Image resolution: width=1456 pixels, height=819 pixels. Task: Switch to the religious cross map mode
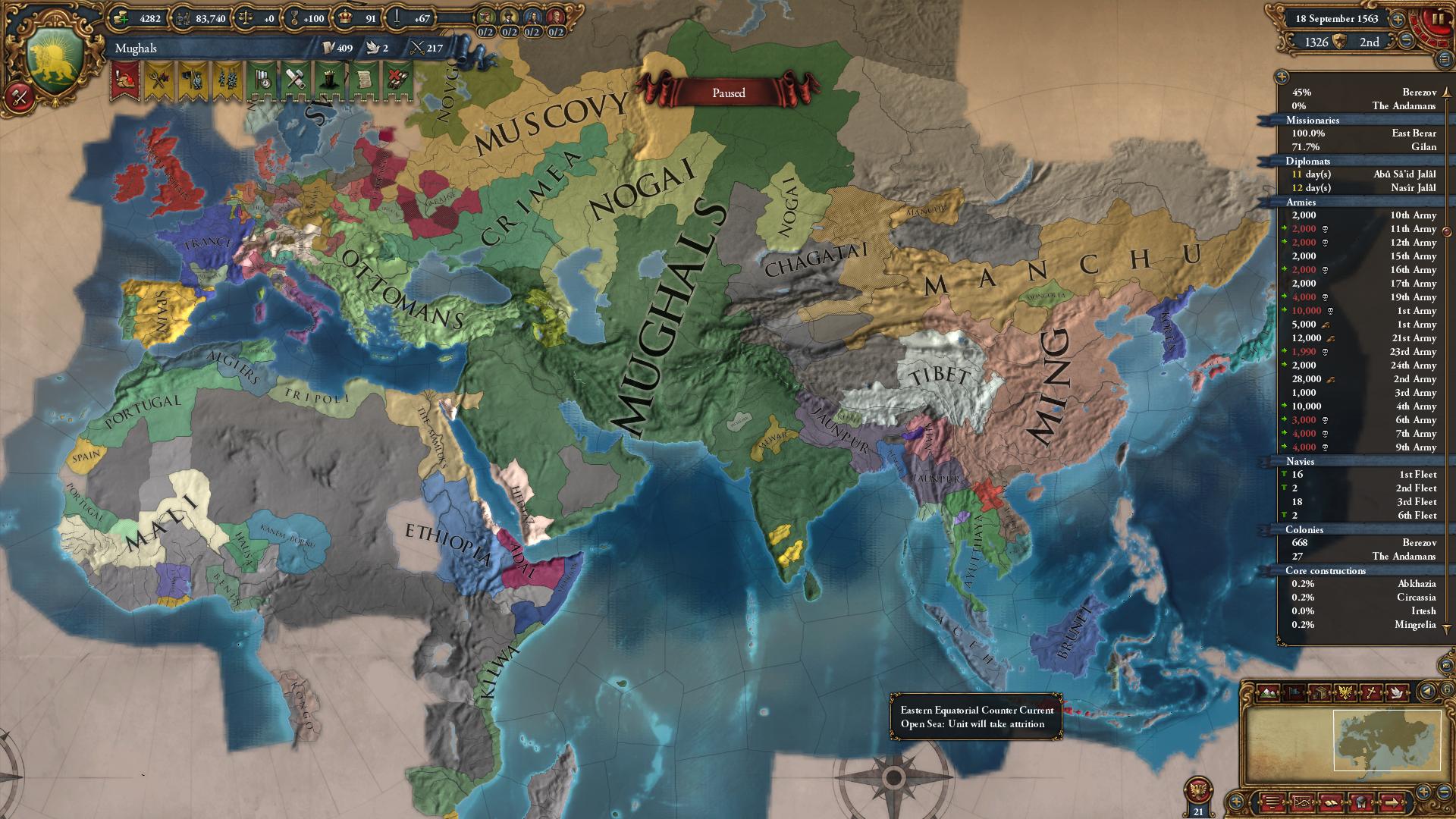[x=1370, y=692]
